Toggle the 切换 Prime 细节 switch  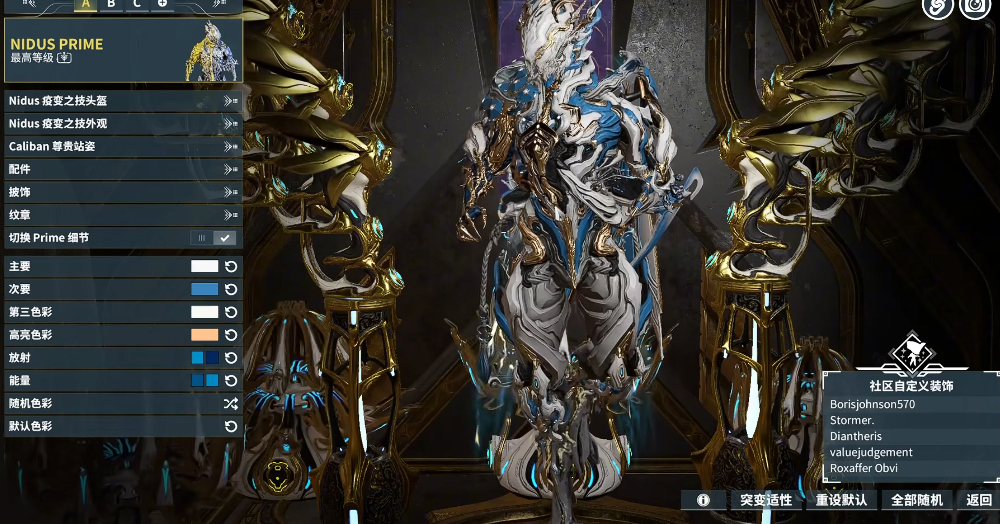click(x=213, y=238)
